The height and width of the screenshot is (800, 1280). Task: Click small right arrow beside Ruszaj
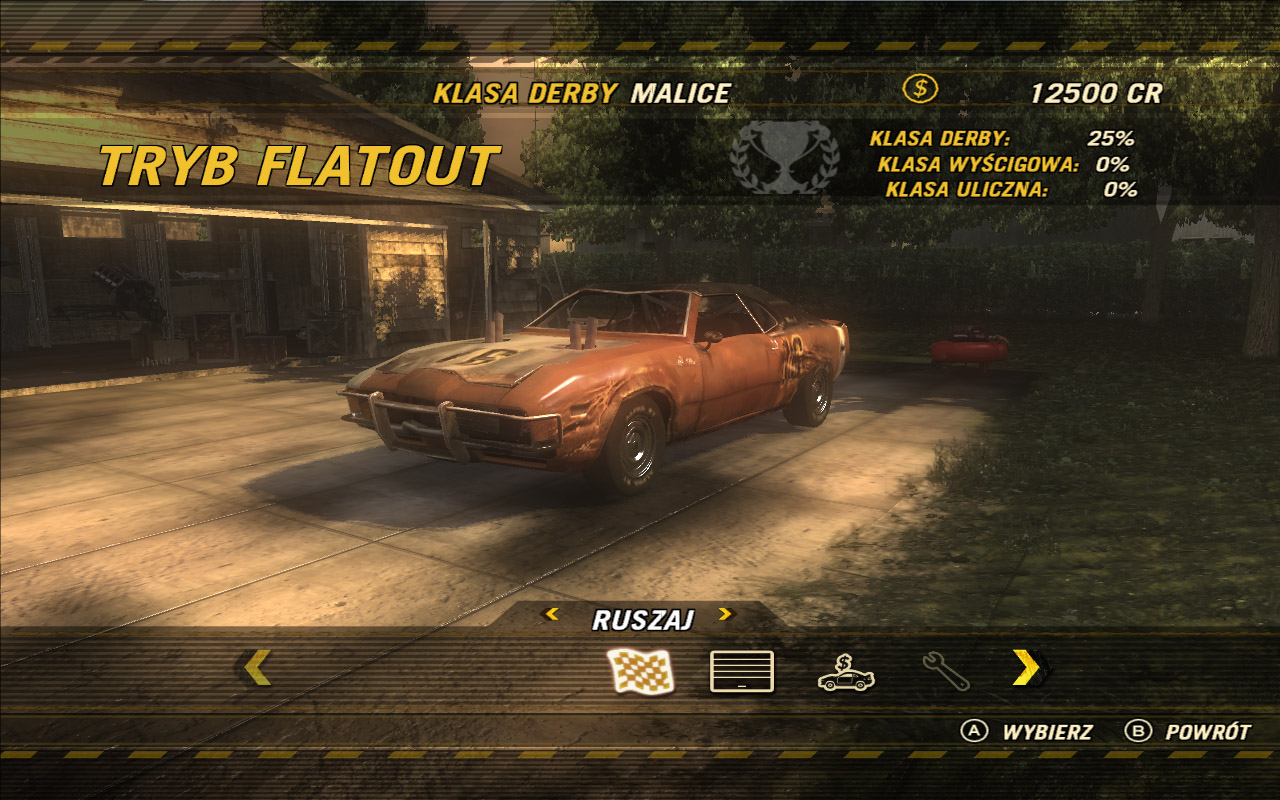[x=725, y=614]
